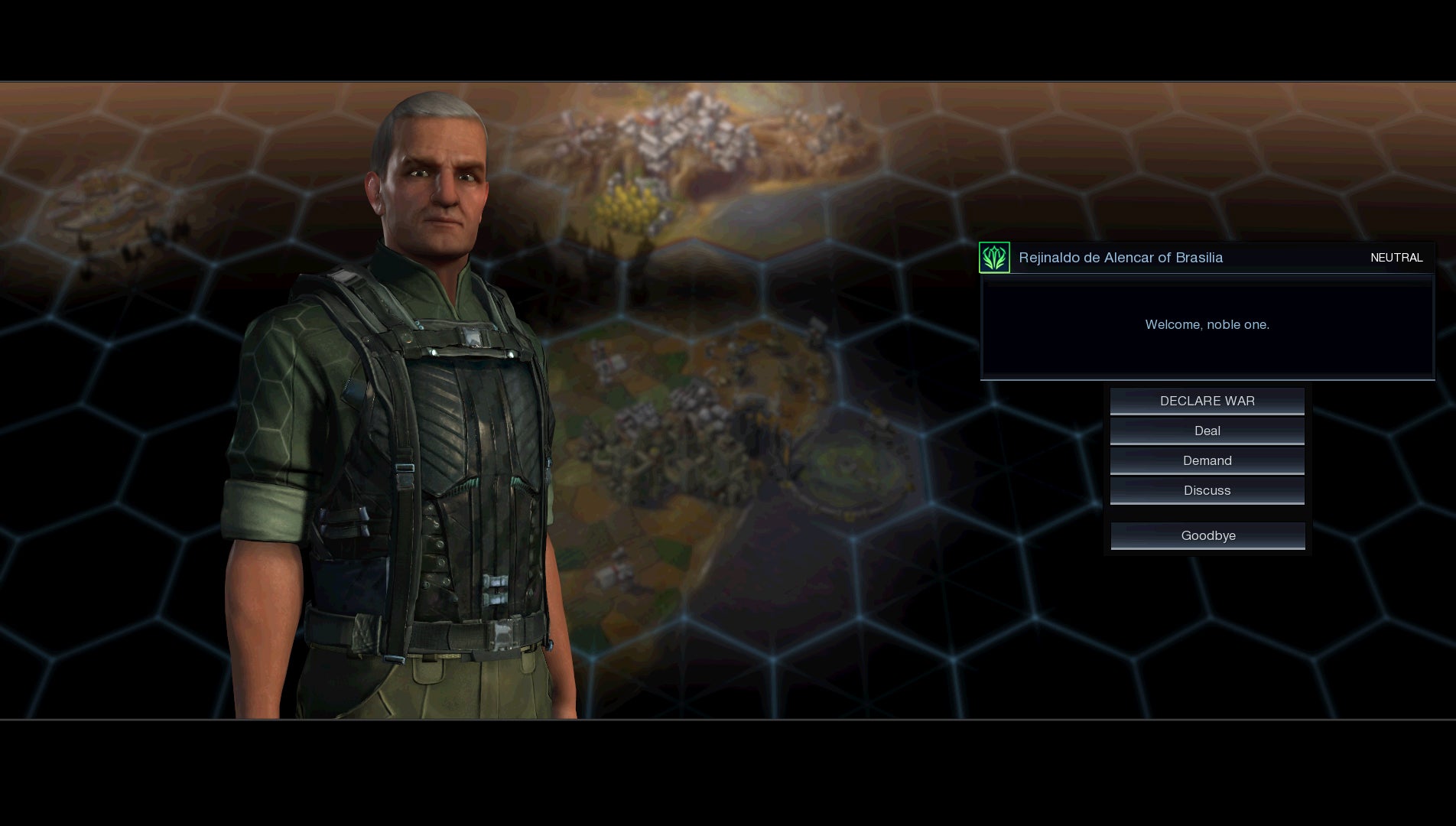Viewport: 1456px width, 826px height.
Task: Select the Demand option
Action: click(x=1207, y=460)
